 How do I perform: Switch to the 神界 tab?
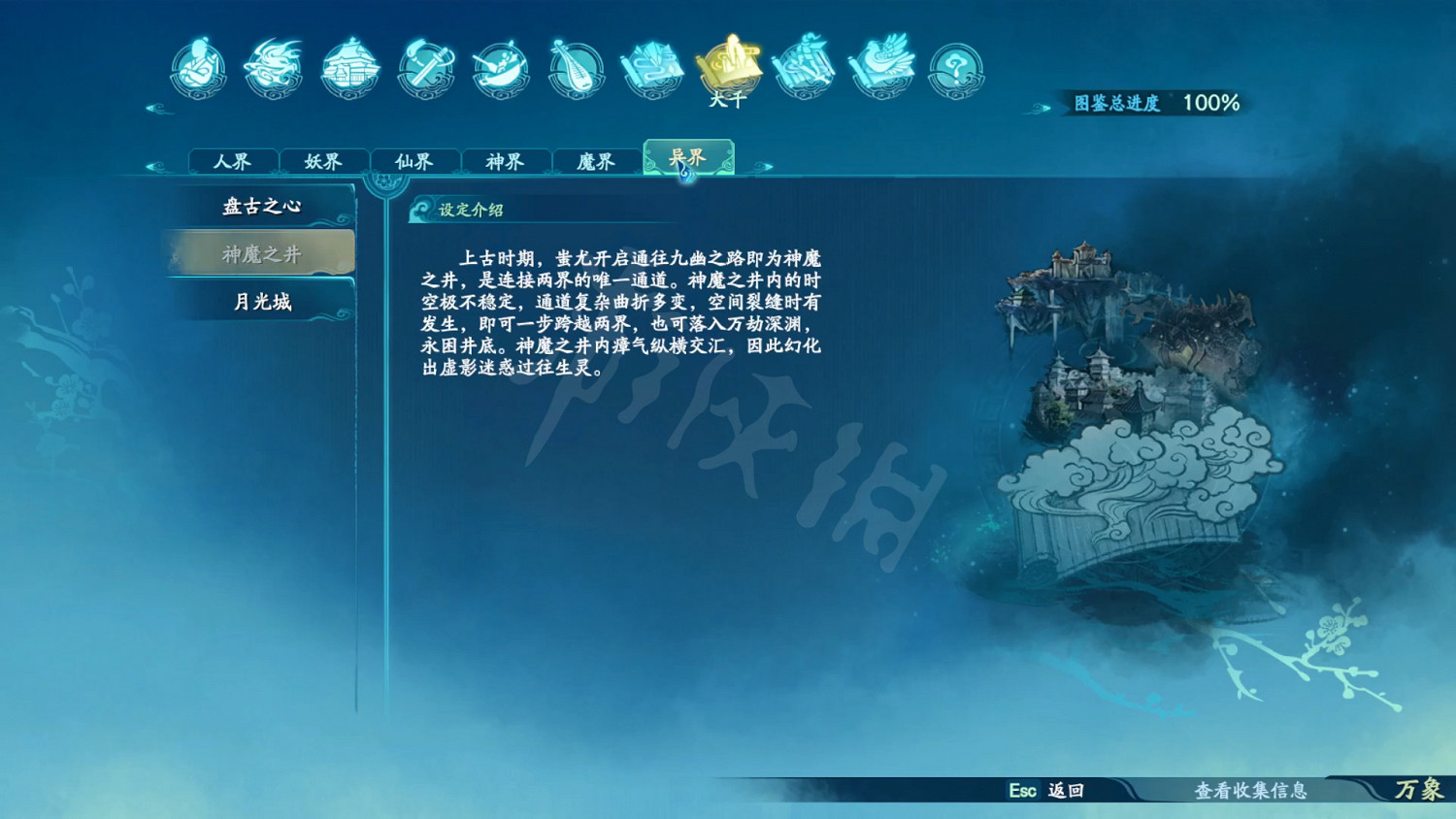[507, 160]
